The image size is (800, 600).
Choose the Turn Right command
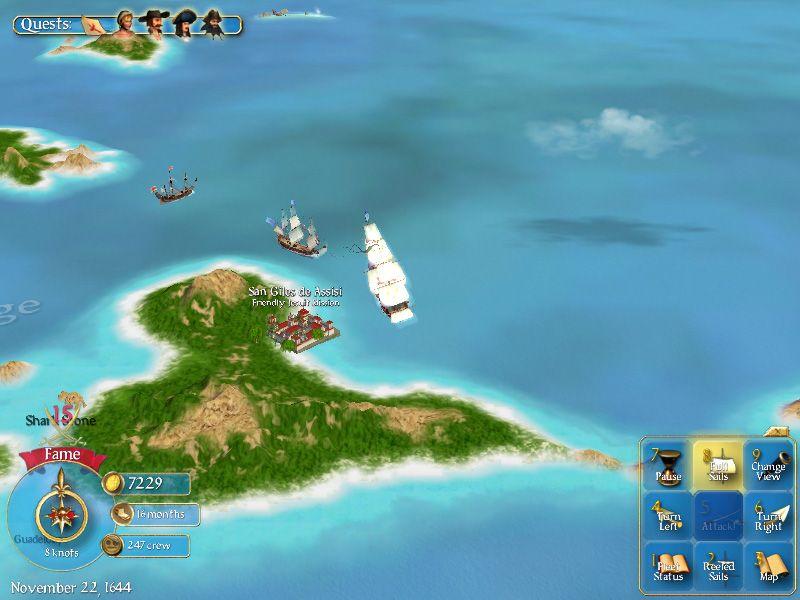pyautogui.click(x=768, y=516)
